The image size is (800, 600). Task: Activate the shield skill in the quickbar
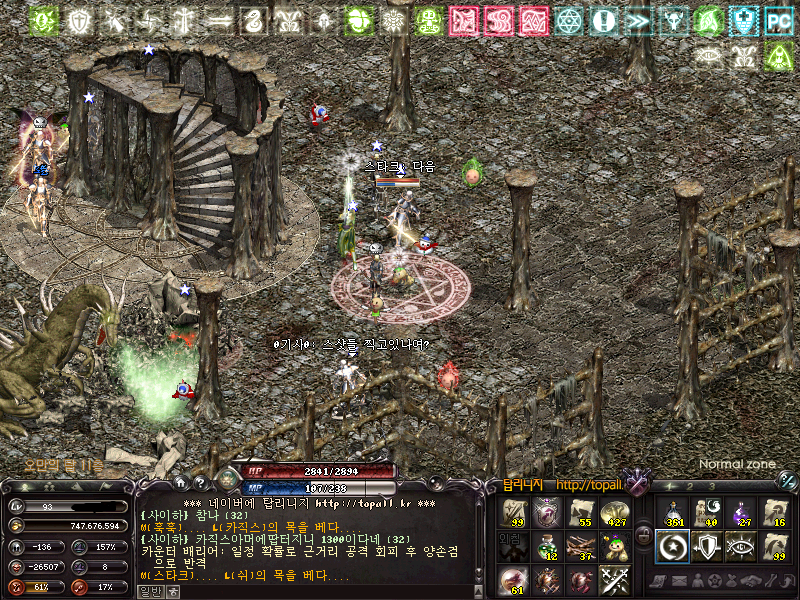click(707, 546)
